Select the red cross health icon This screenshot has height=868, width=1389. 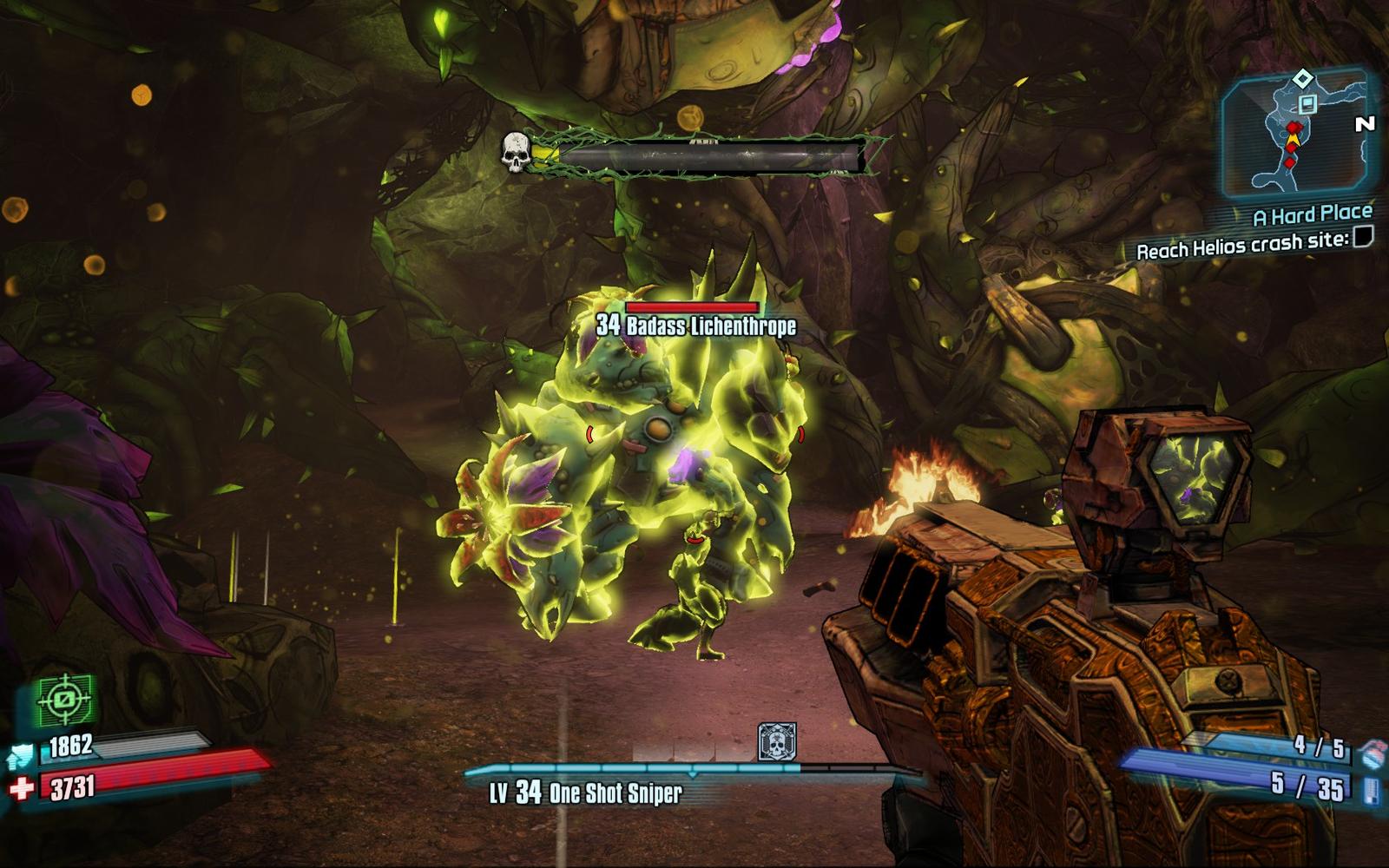(22, 788)
